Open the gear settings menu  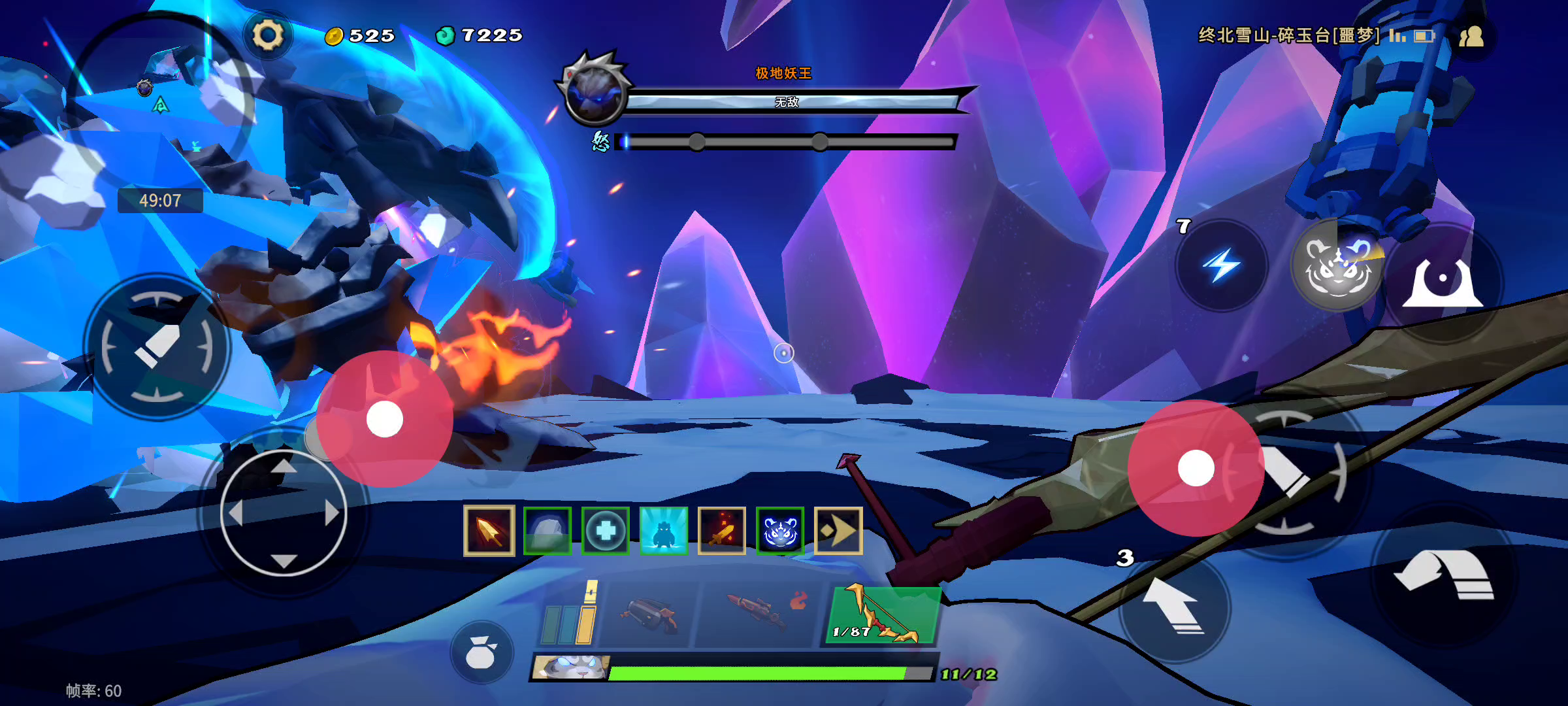[268, 35]
